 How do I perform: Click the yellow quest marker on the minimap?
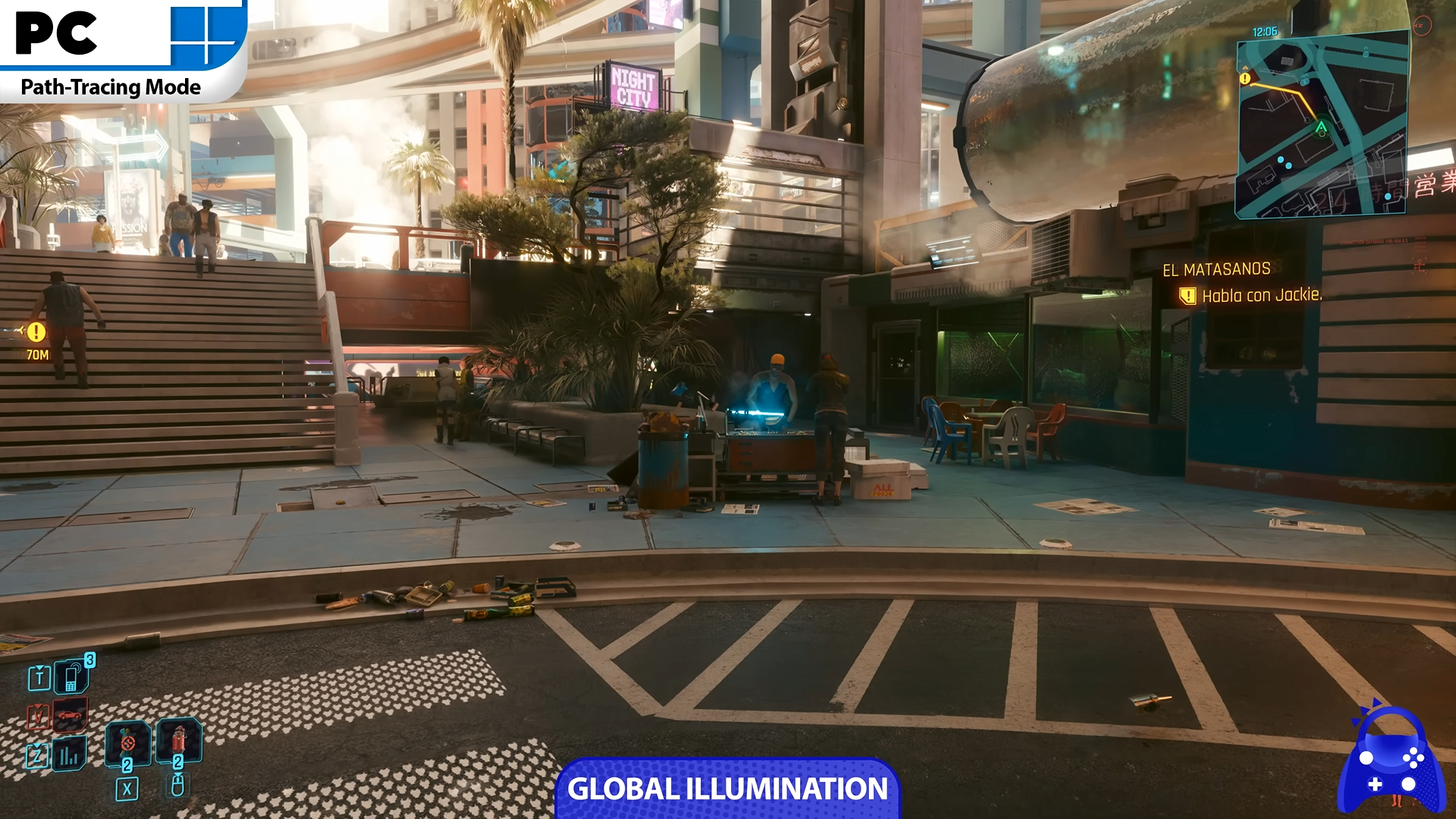tap(1244, 79)
